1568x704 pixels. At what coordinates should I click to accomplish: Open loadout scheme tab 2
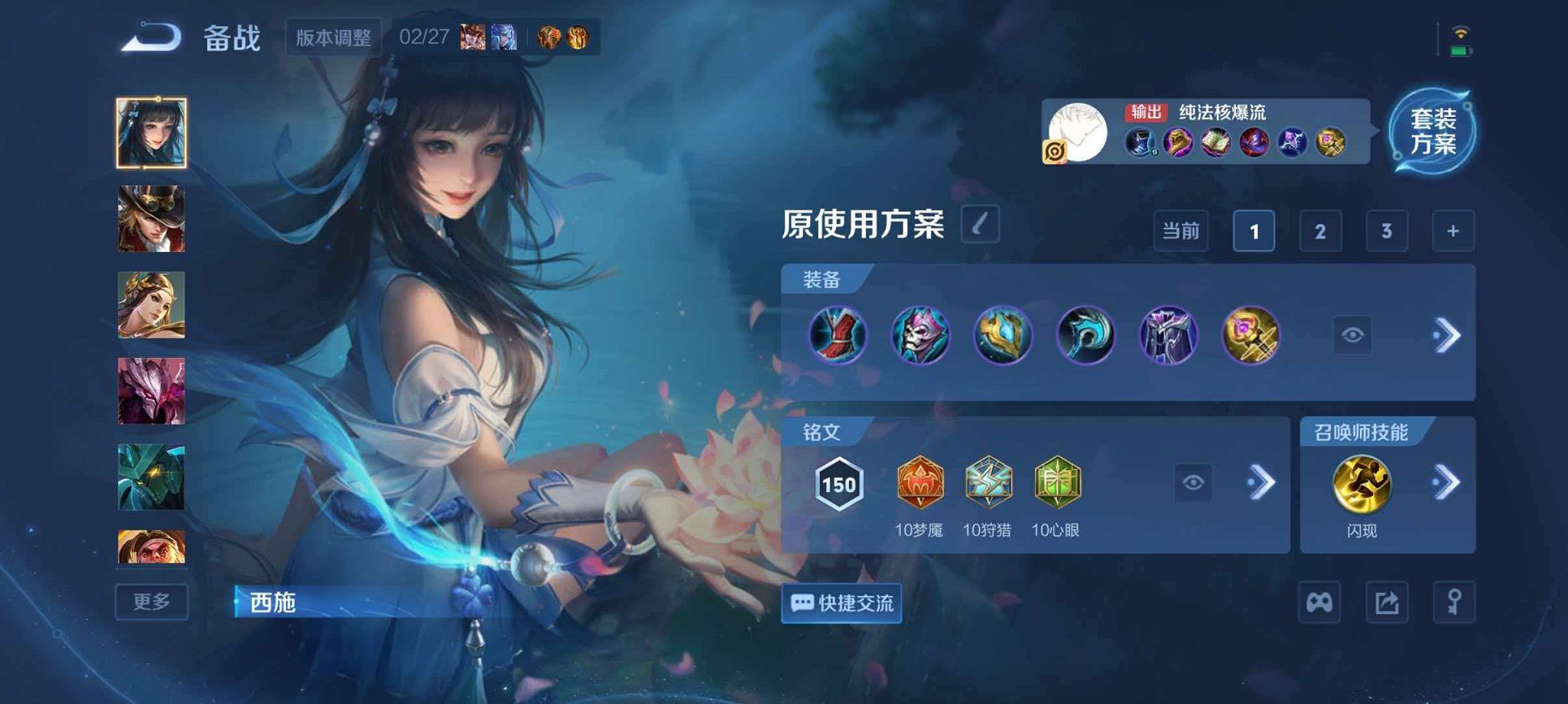tap(1320, 232)
